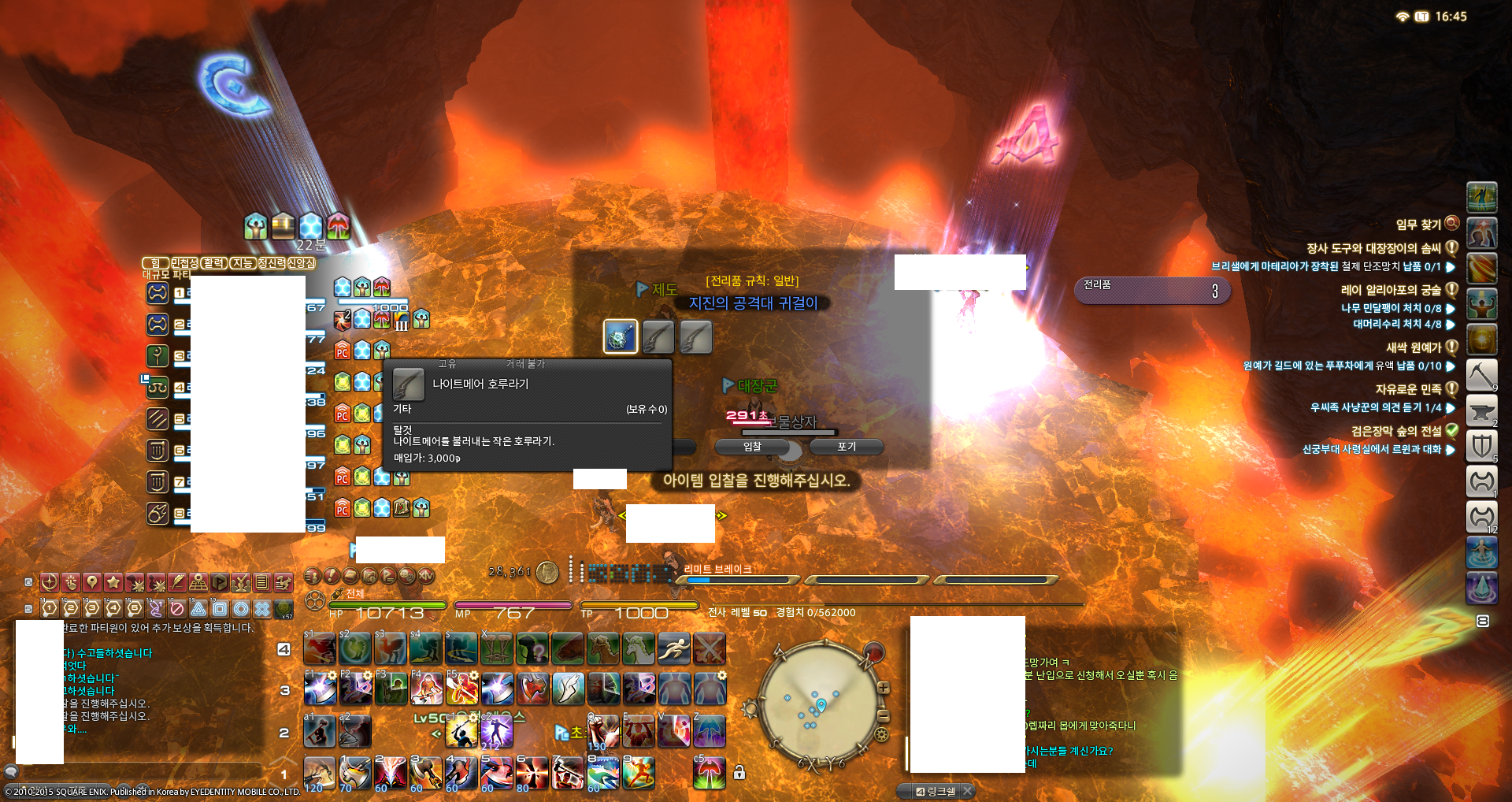Select the anvil blacksmith gear set
This screenshot has height=802, width=1512.
click(1480, 410)
